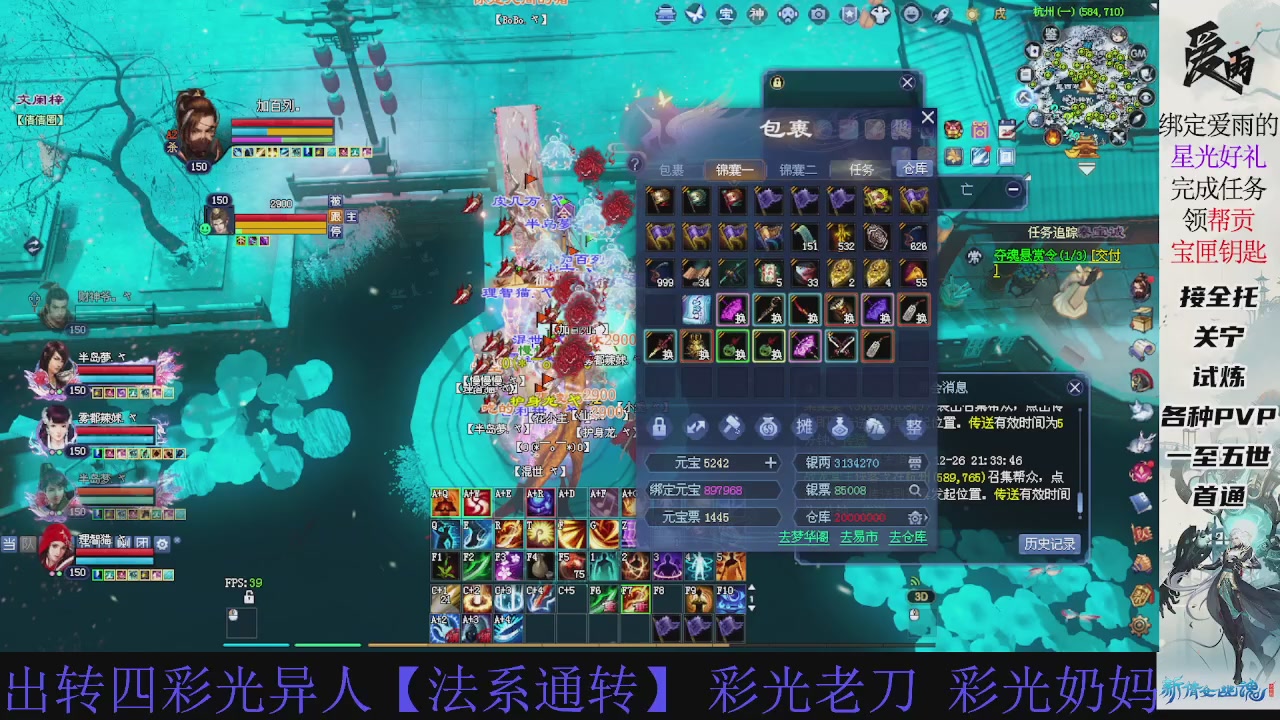This screenshot has height=720, width=1280.
Task: Open the rocket event icon in the top bar
Action: pos(942,15)
